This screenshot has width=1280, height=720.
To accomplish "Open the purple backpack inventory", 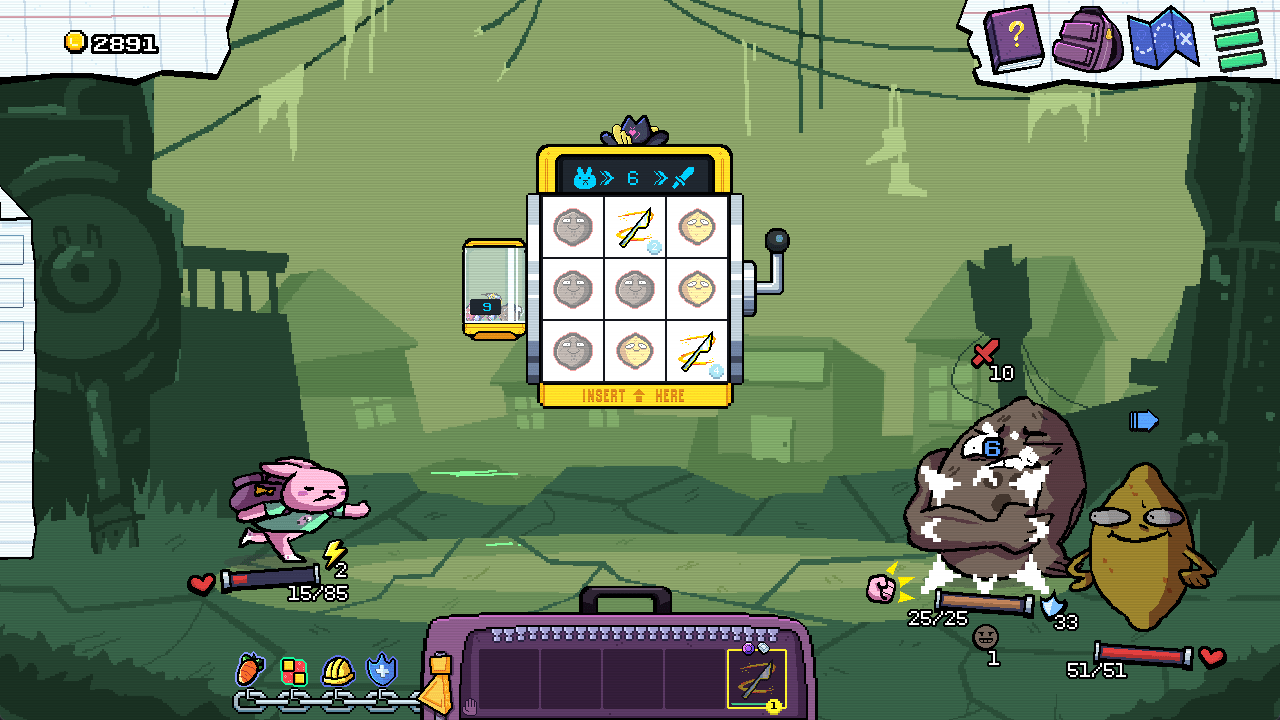I will [1089, 40].
